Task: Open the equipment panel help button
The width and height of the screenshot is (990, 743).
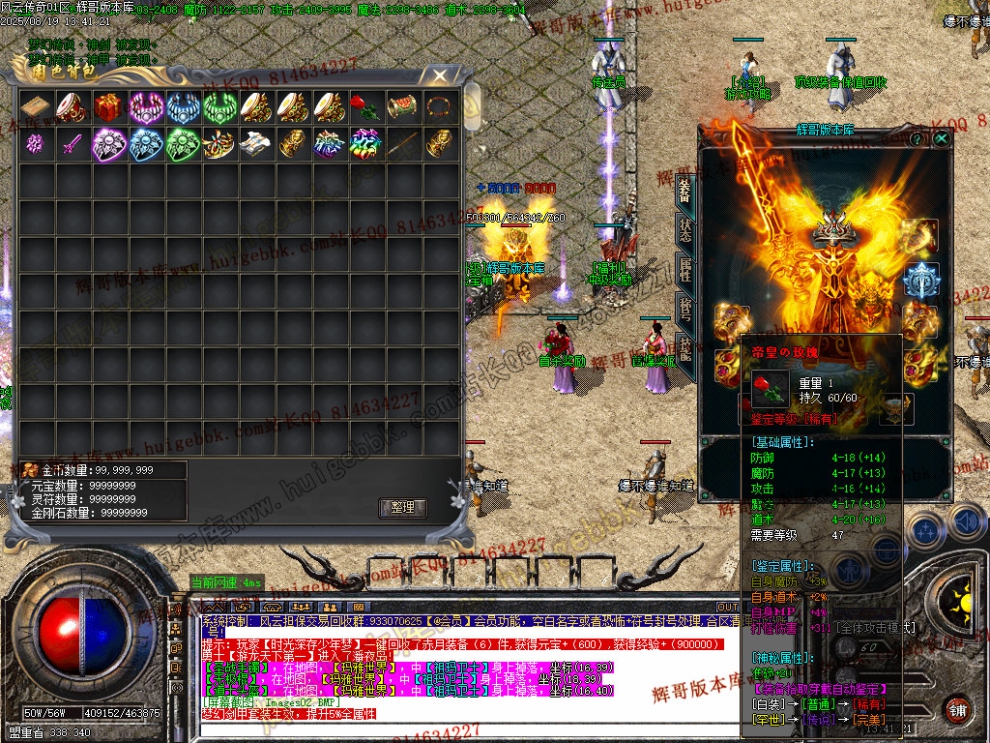Action: click(x=916, y=140)
